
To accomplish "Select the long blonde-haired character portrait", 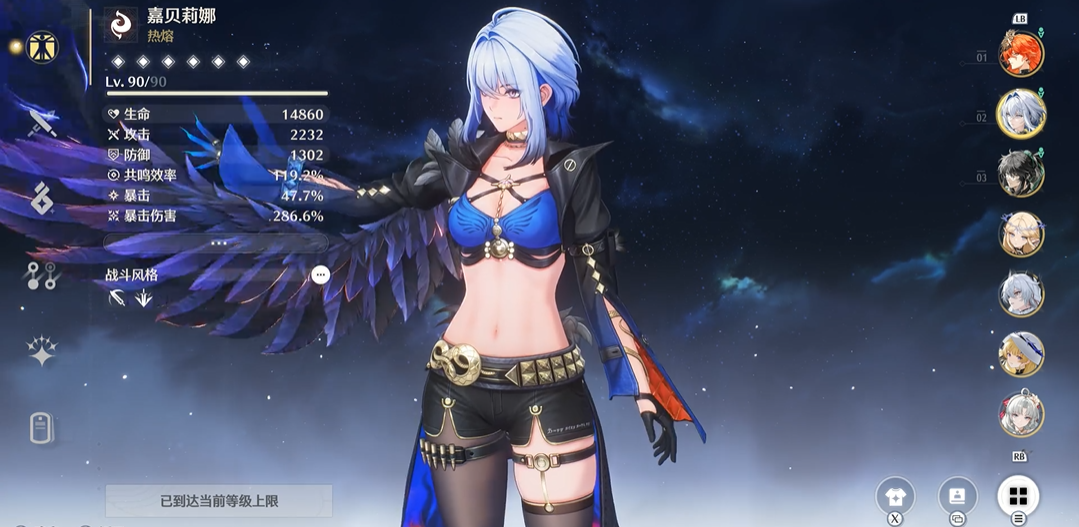I will coord(1021,234).
